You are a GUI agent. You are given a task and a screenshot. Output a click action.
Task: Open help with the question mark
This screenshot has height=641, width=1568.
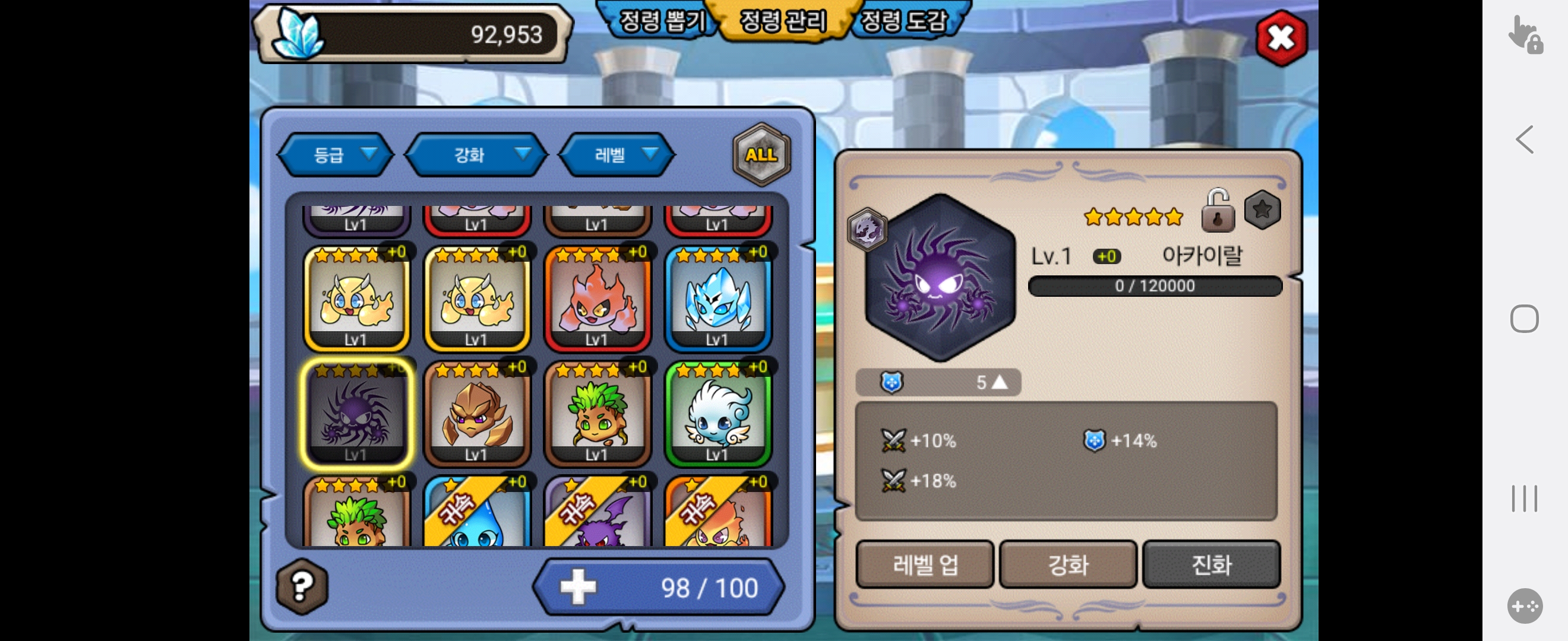tap(302, 586)
